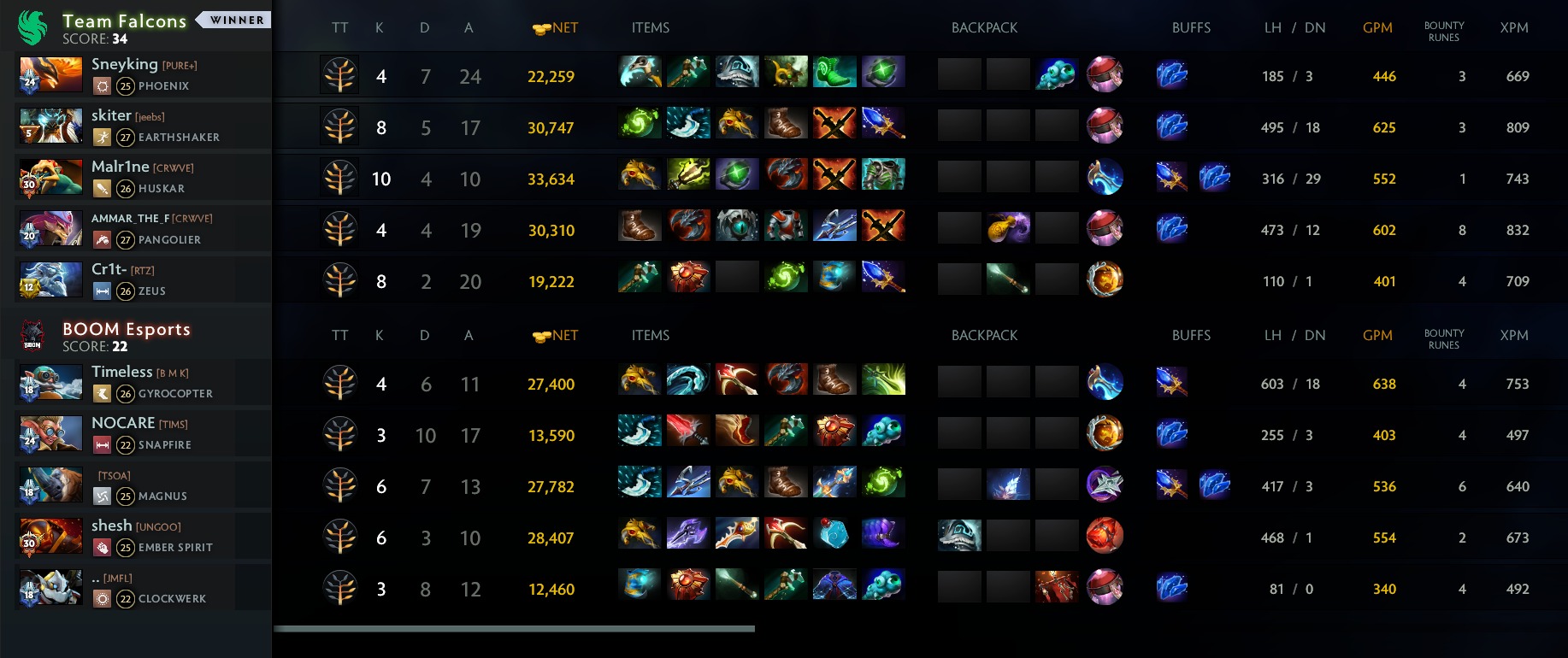Select Cr1t-'s Zeus hero portrait
1568x658 pixels.
click(50, 280)
